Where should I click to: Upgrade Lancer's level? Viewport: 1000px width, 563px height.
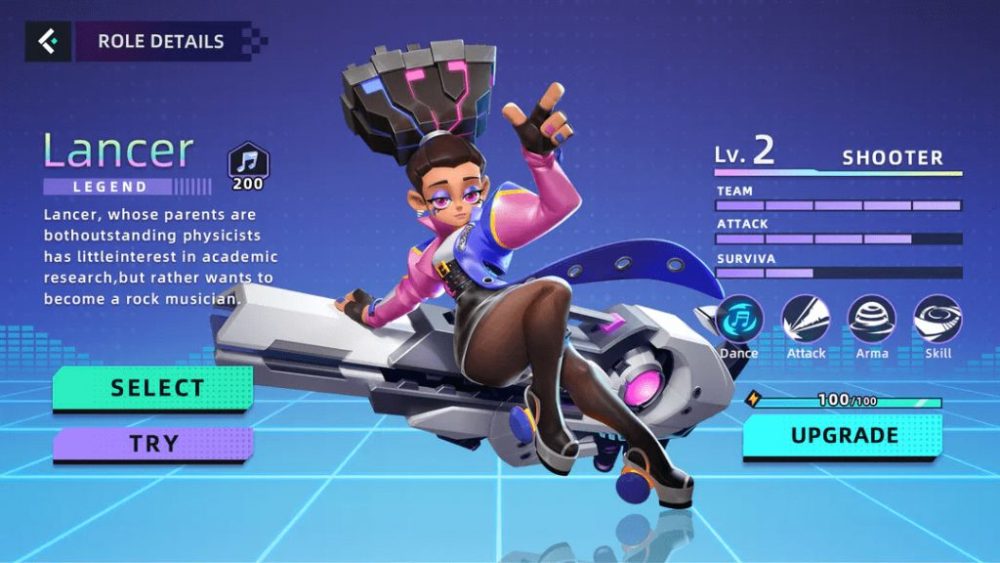[x=843, y=436]
